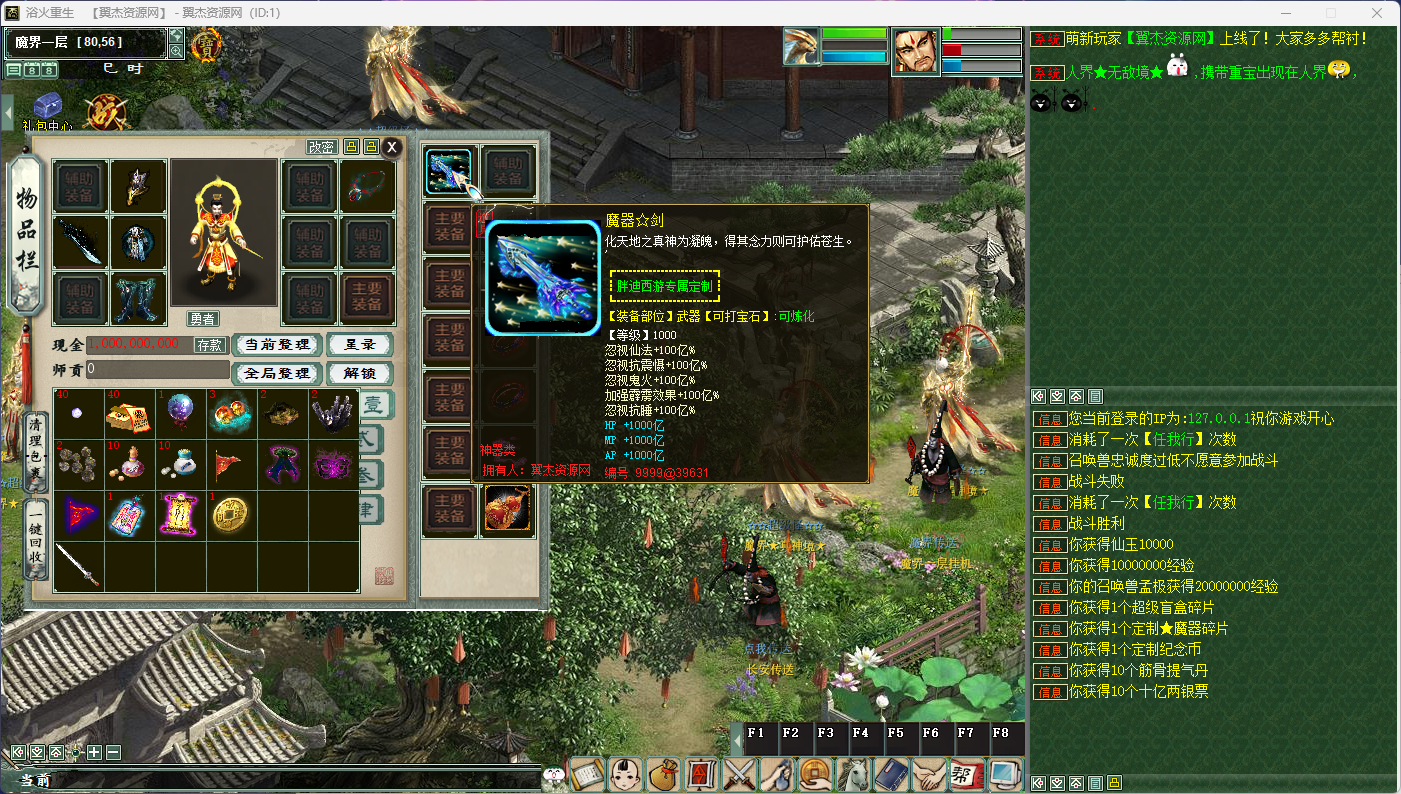Image resolution: width=1401 pixels, height=794 pixels.
Task: Open the 礼包中心 gift chest
Action: coord(48,108)
